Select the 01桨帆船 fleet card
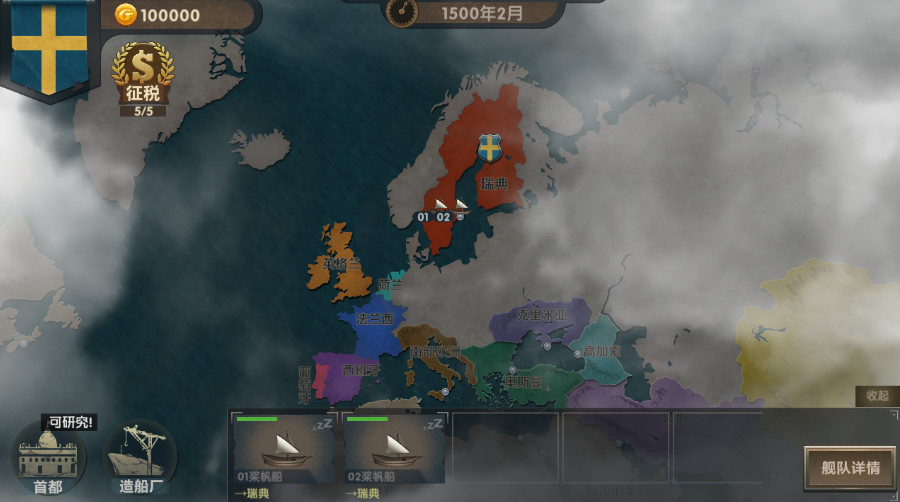Screen dimensions: 900x502 [x=284, y=448]
